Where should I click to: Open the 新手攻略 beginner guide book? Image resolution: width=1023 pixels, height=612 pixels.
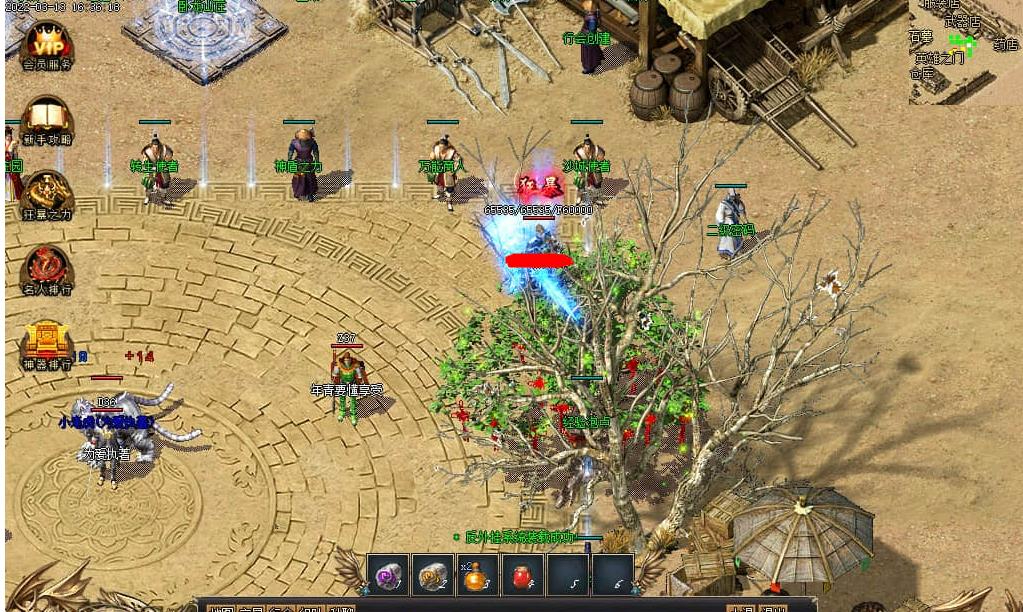[x=47, y=118]
